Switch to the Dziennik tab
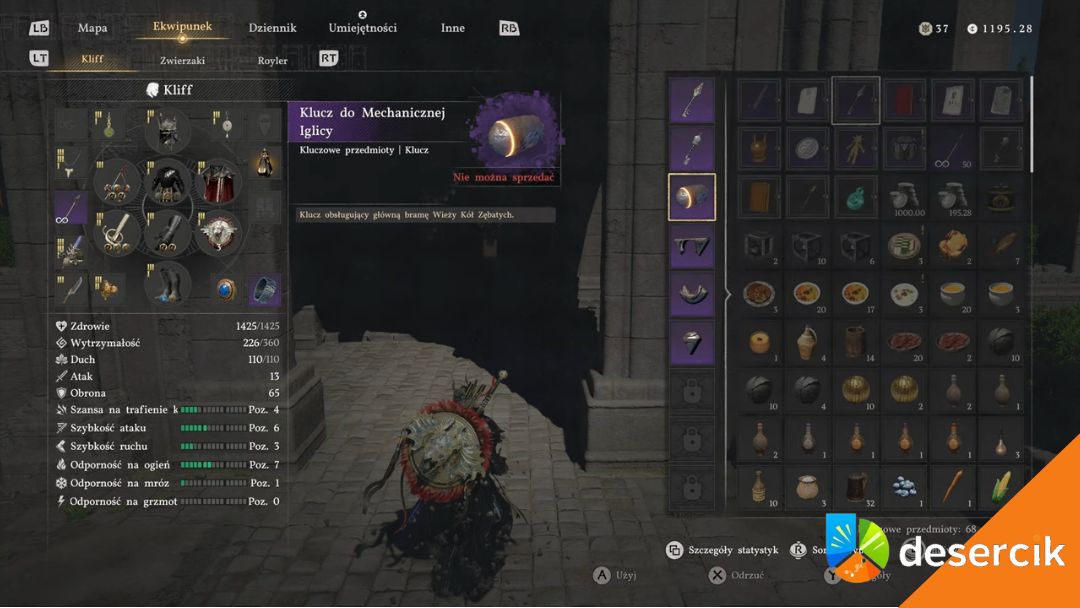The height and width of the screenshot is (608, 1080). pyautogui.click(x=272, y=28)
